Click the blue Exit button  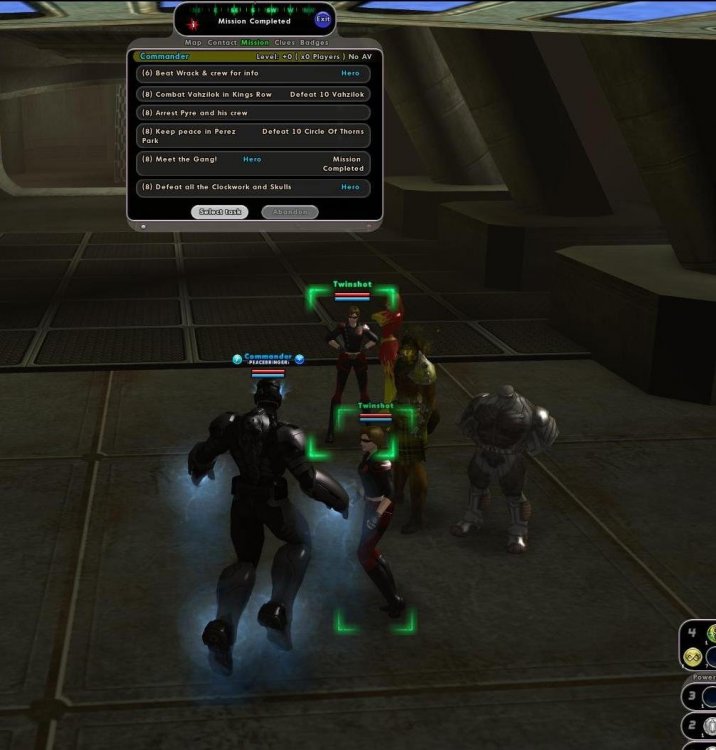pos(323,19)
